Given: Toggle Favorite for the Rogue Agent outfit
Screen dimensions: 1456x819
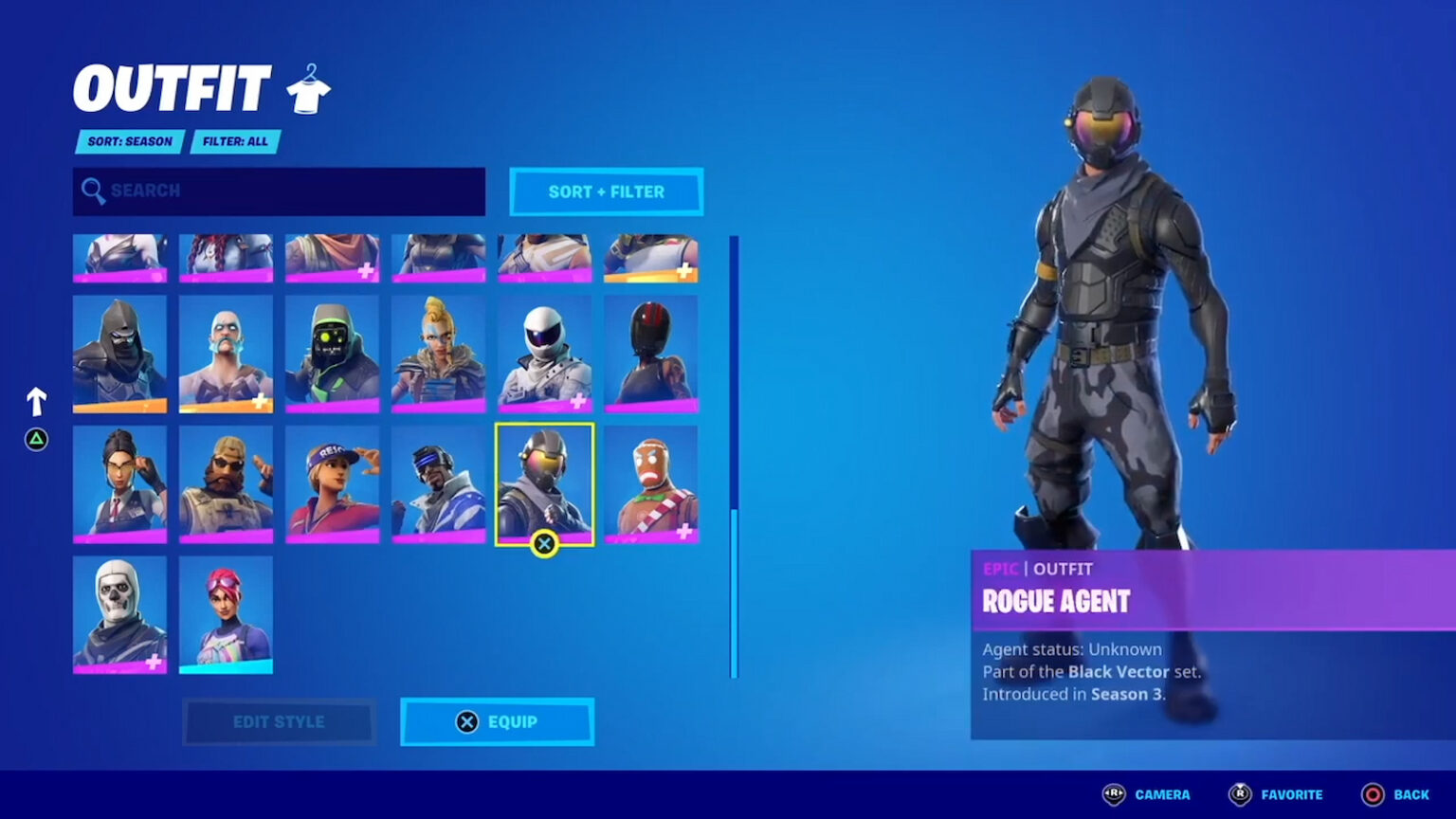Looking at the screenshot, I should pos(1242,794).
